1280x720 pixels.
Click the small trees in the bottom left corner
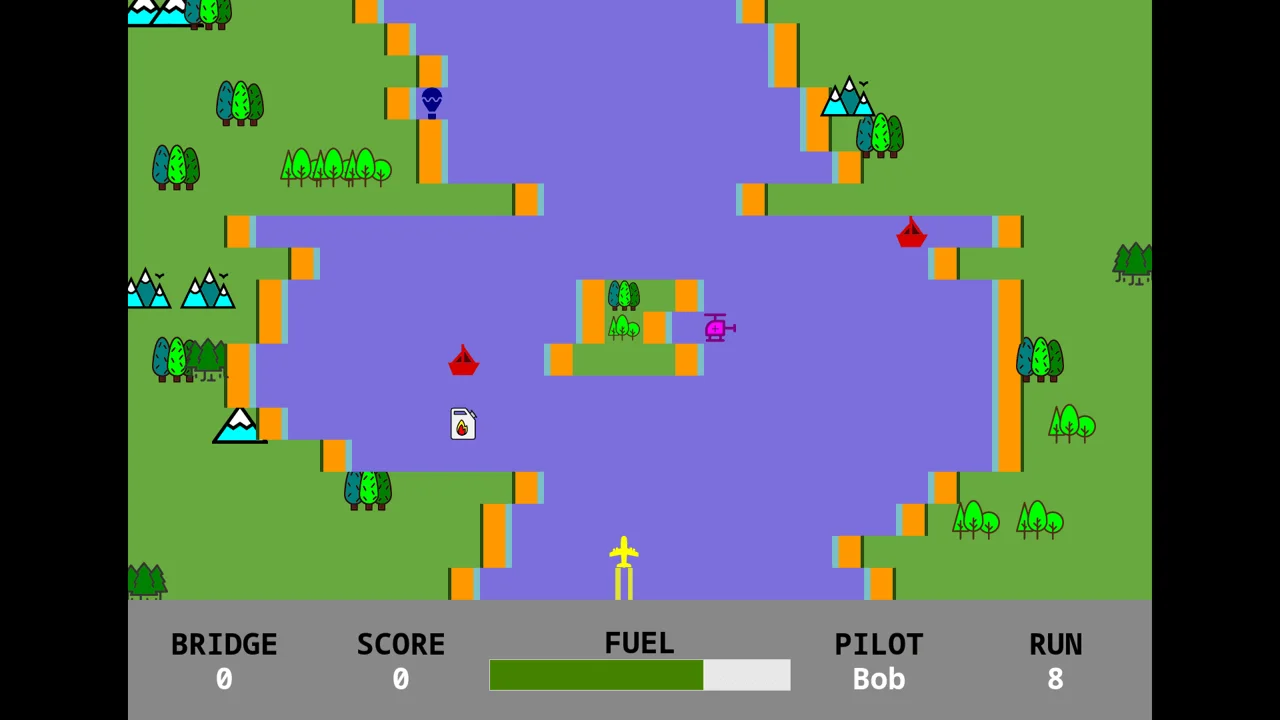coord(147,580)
